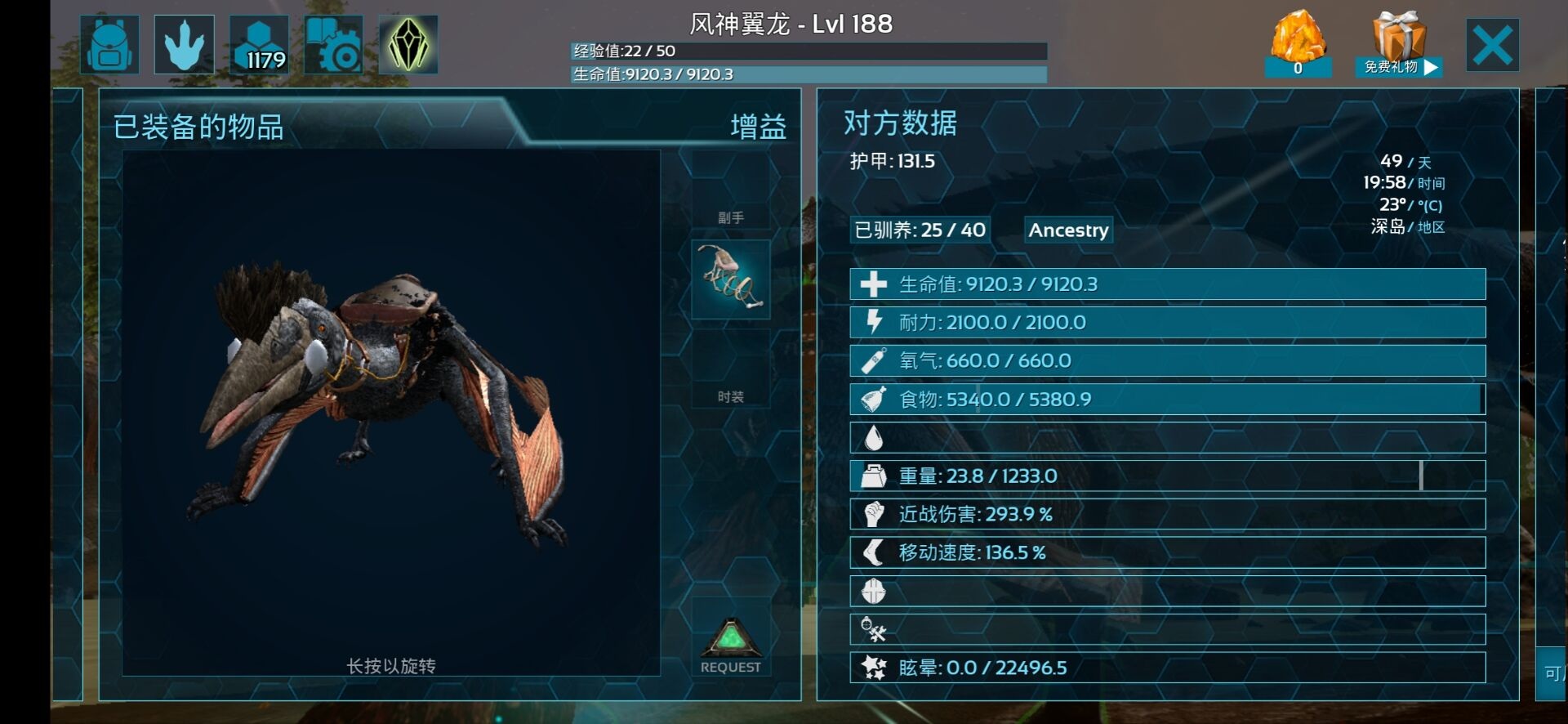
Task: Select the torpor stat row
Action: click(1167, 668)
